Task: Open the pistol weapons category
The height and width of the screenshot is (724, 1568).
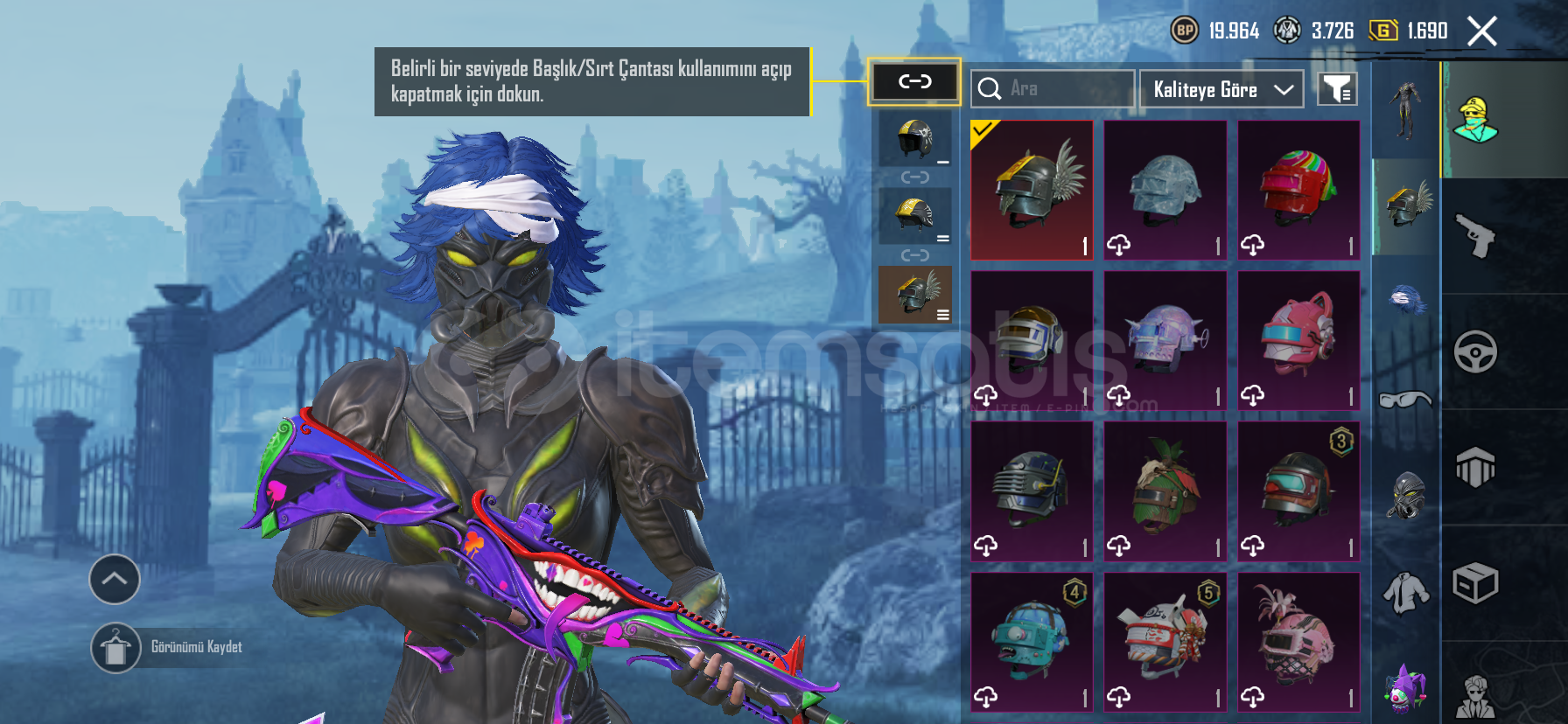Action: (1475, 236)
